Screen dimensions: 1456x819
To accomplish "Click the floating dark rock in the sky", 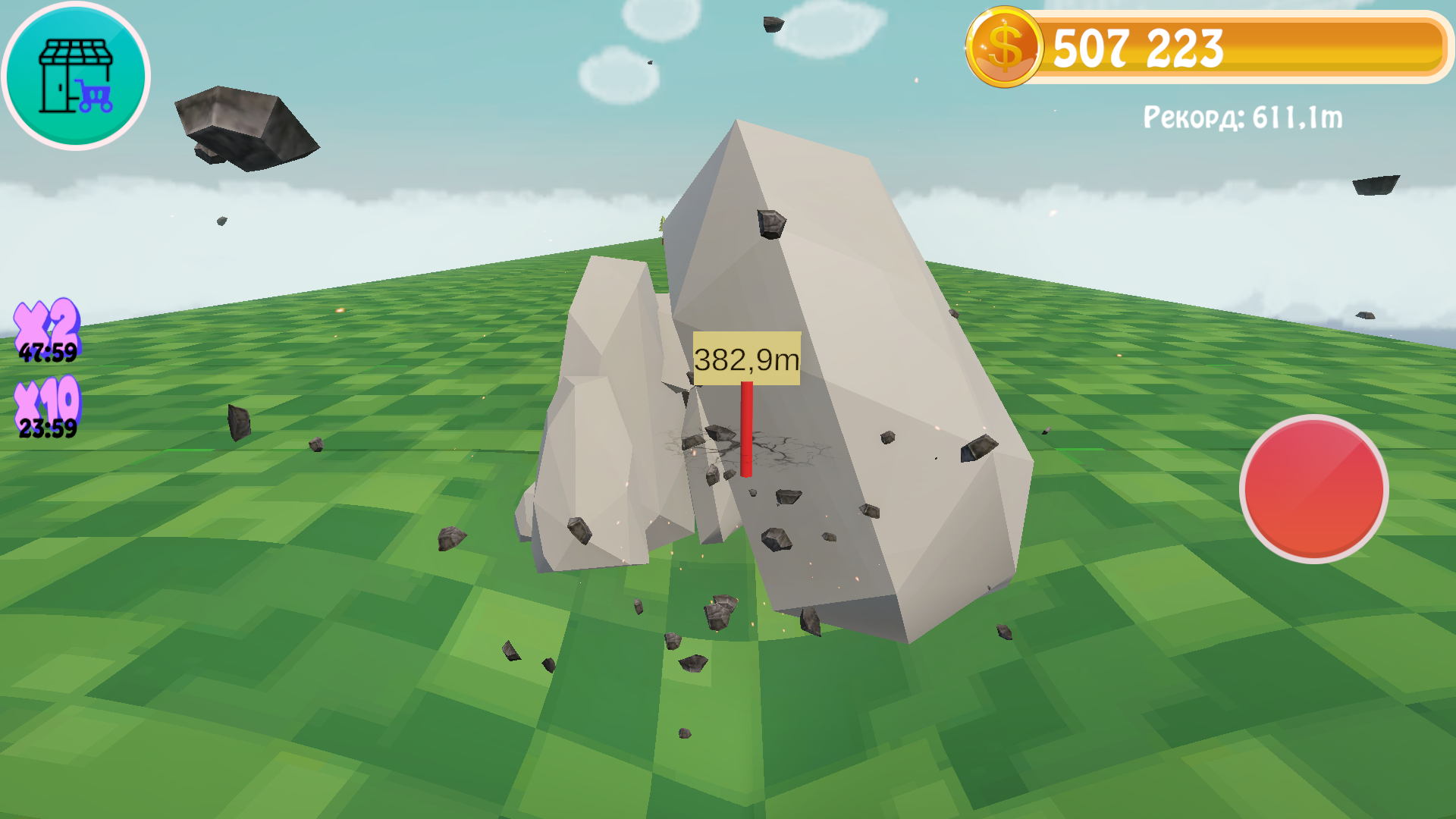I will point(243,125).
